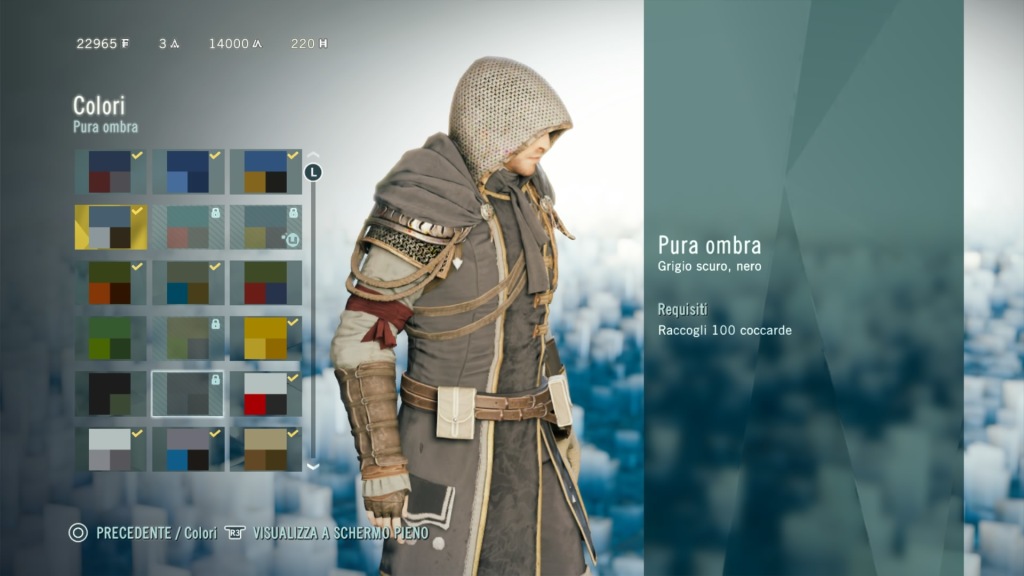1024x576 pixels.
Task: Select the all-green color swatch
Action: (110, 338)
